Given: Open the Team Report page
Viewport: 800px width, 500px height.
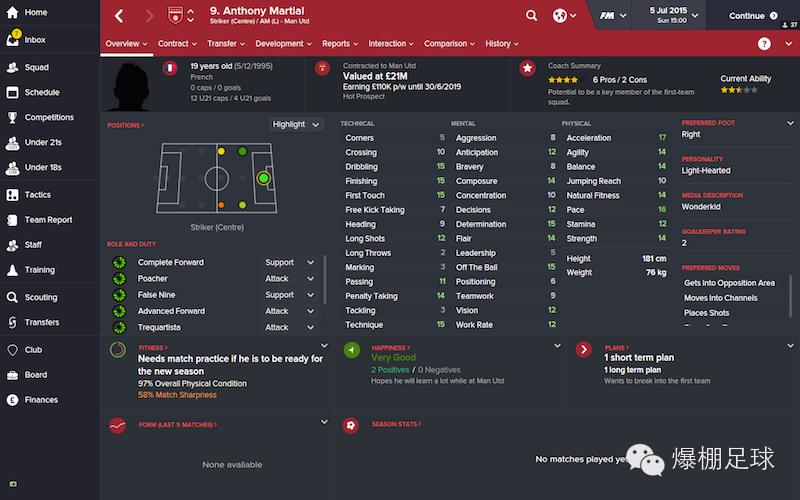Looking at the screenshot, I should (48, 220).
